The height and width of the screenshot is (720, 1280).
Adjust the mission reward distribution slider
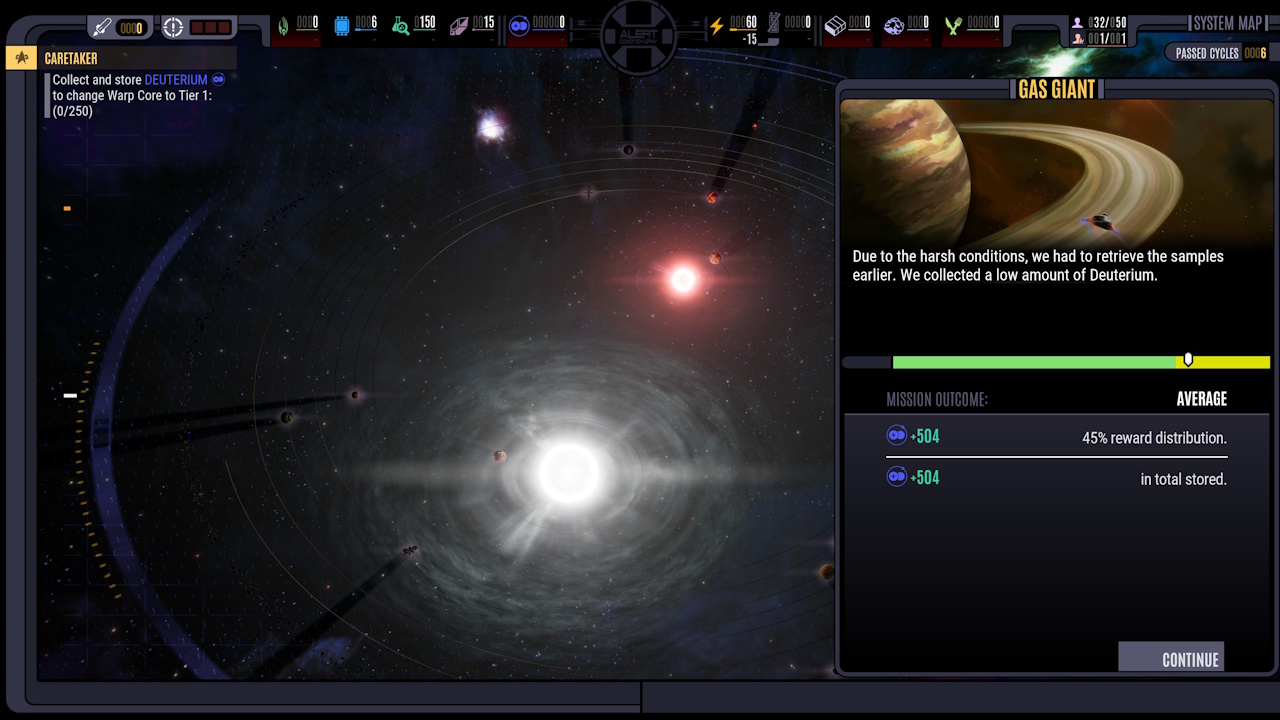(x=1188, y=358)
